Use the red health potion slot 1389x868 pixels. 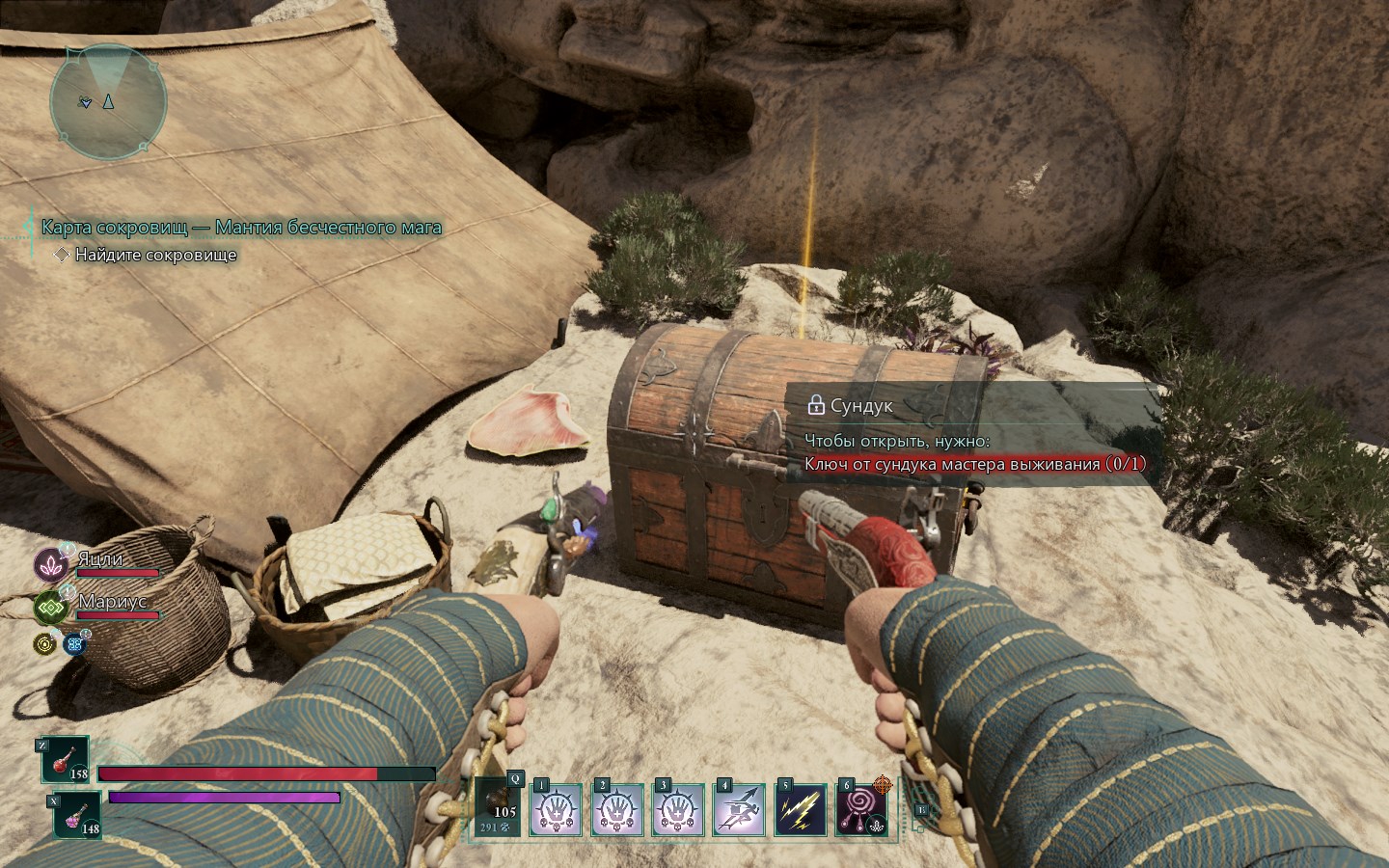coord(65,760)
